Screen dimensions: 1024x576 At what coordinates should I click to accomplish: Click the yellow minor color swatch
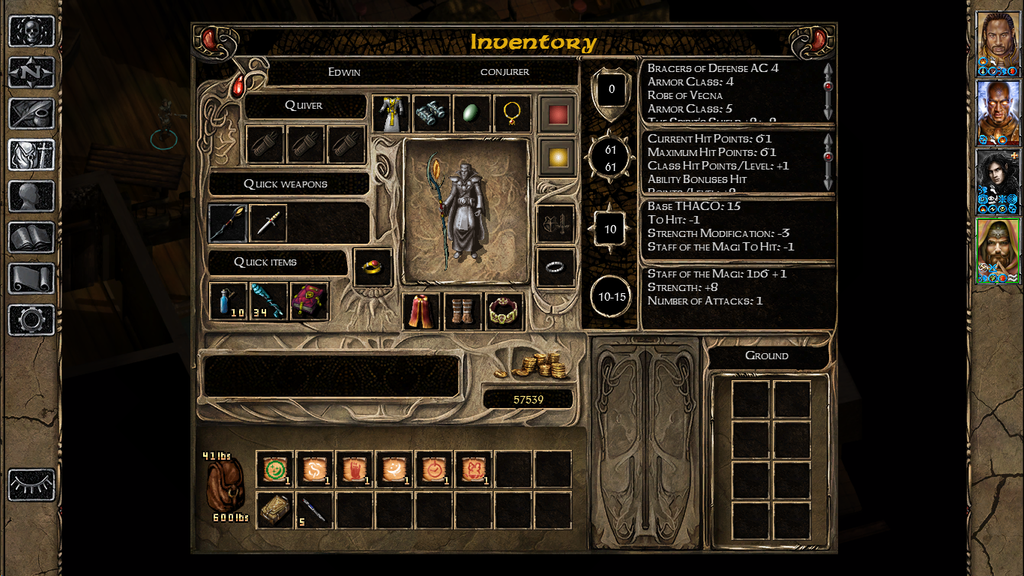[x=557, y=156]
